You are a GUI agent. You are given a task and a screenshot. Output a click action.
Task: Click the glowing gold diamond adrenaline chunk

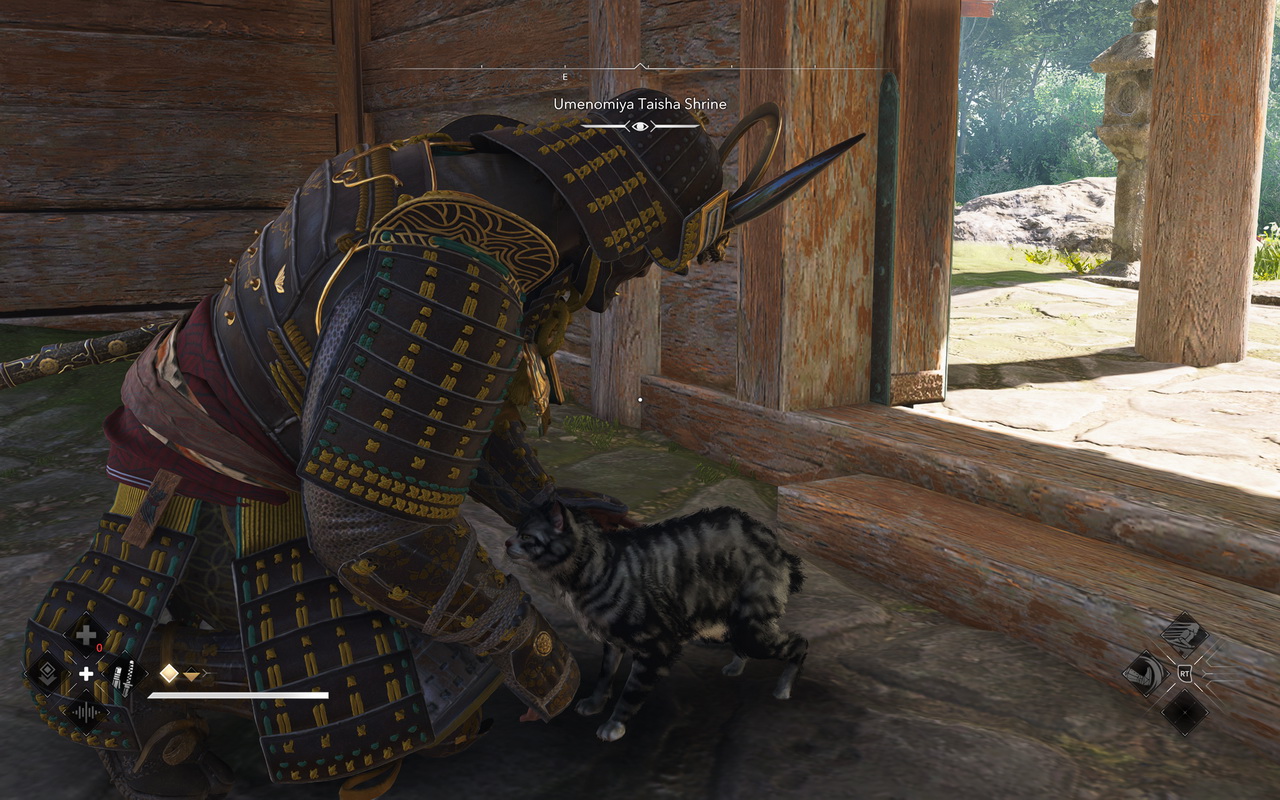(x=169, y=674)
